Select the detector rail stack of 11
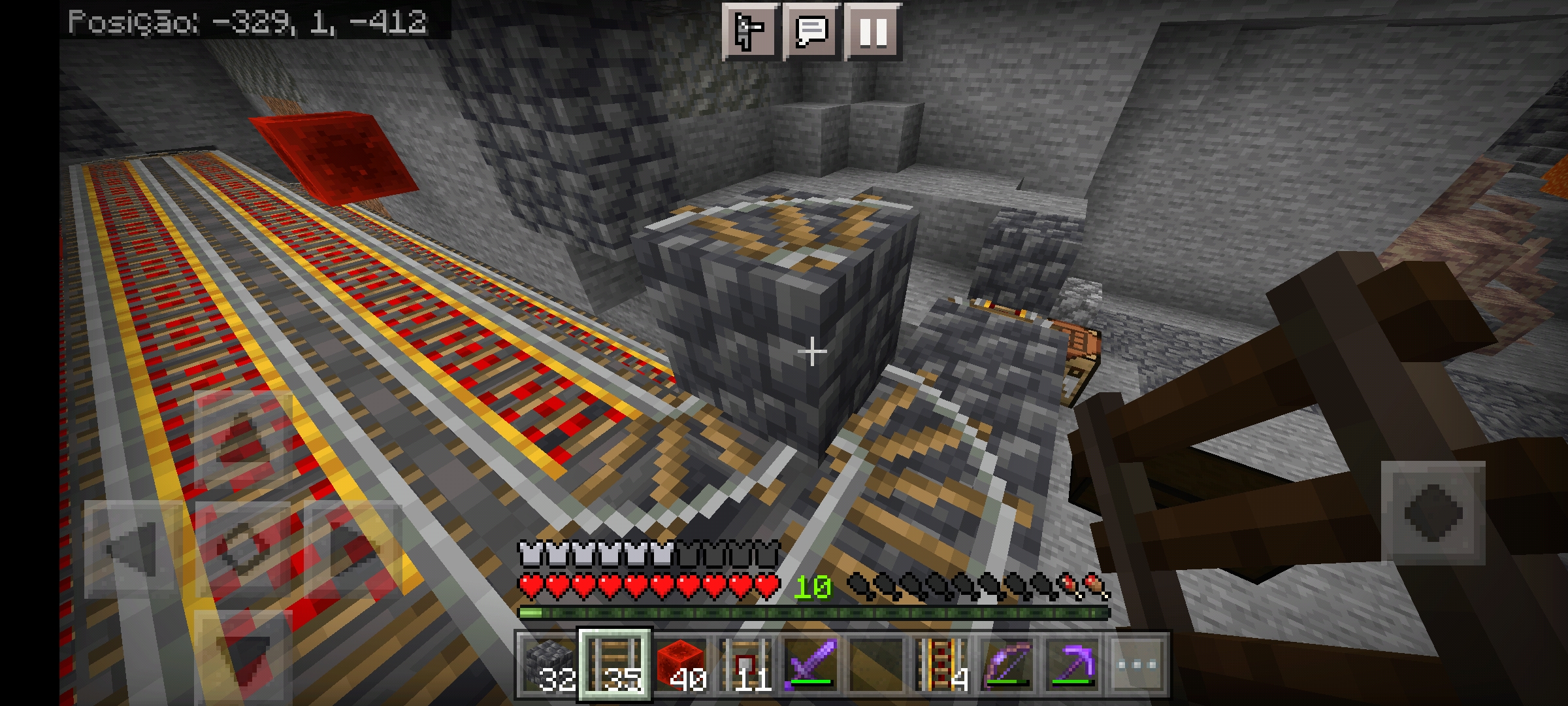This screenshot has height=706, width=1568. point(745,665)
